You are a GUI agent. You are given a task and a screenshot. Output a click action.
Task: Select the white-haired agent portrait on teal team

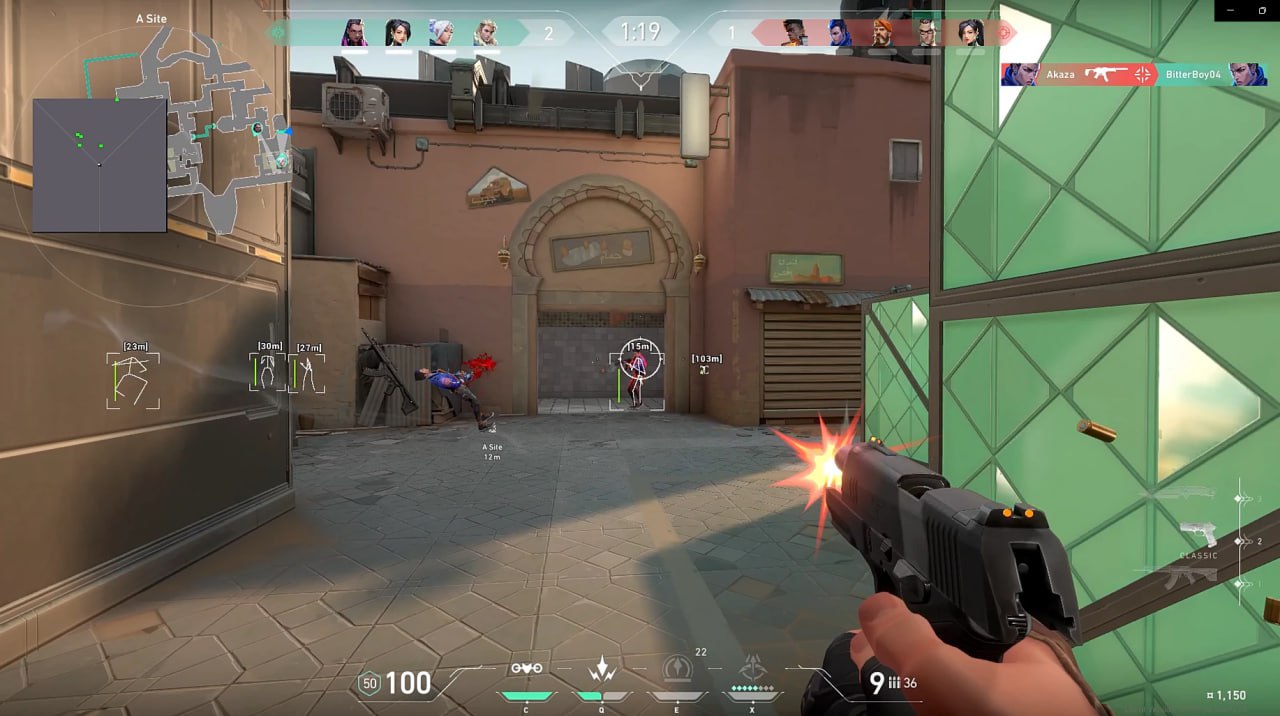[x=441, y=33]
